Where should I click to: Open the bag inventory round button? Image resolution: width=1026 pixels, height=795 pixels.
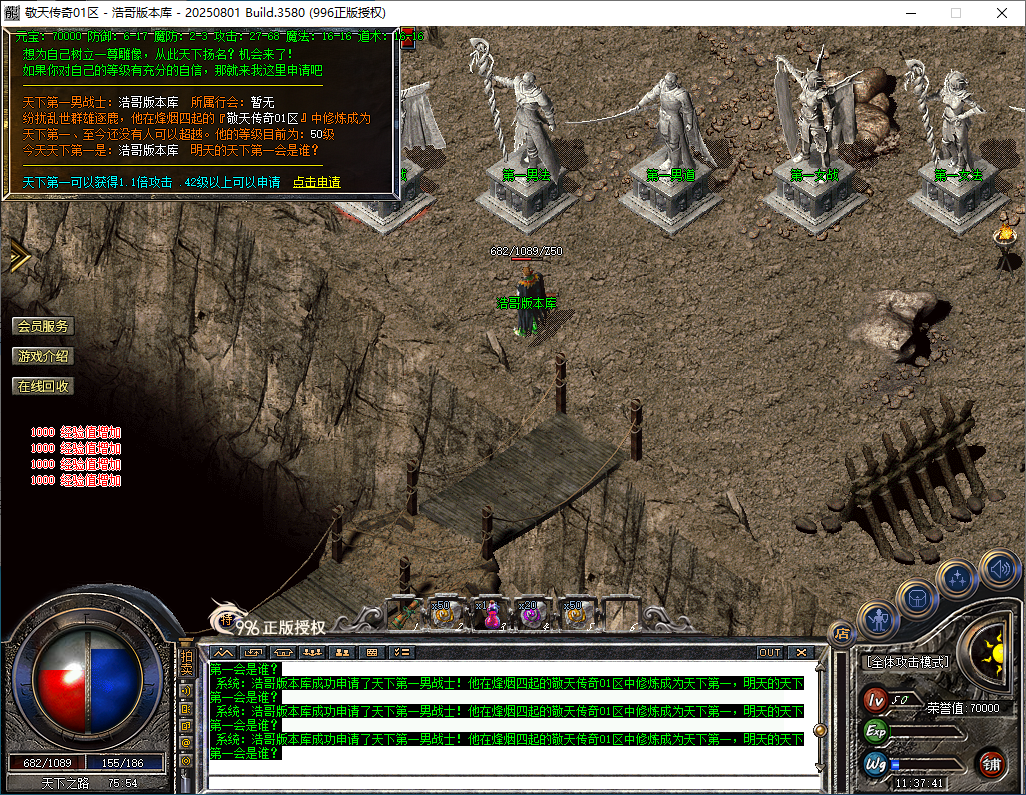(x=916, y=598)
